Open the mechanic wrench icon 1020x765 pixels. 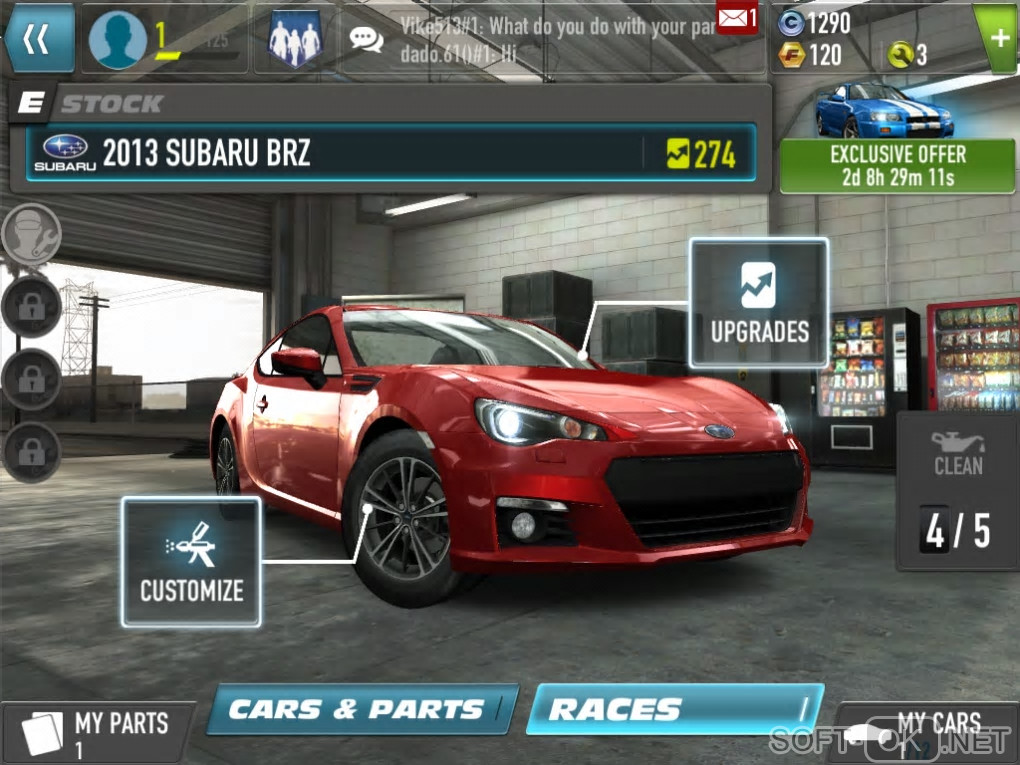32,235
